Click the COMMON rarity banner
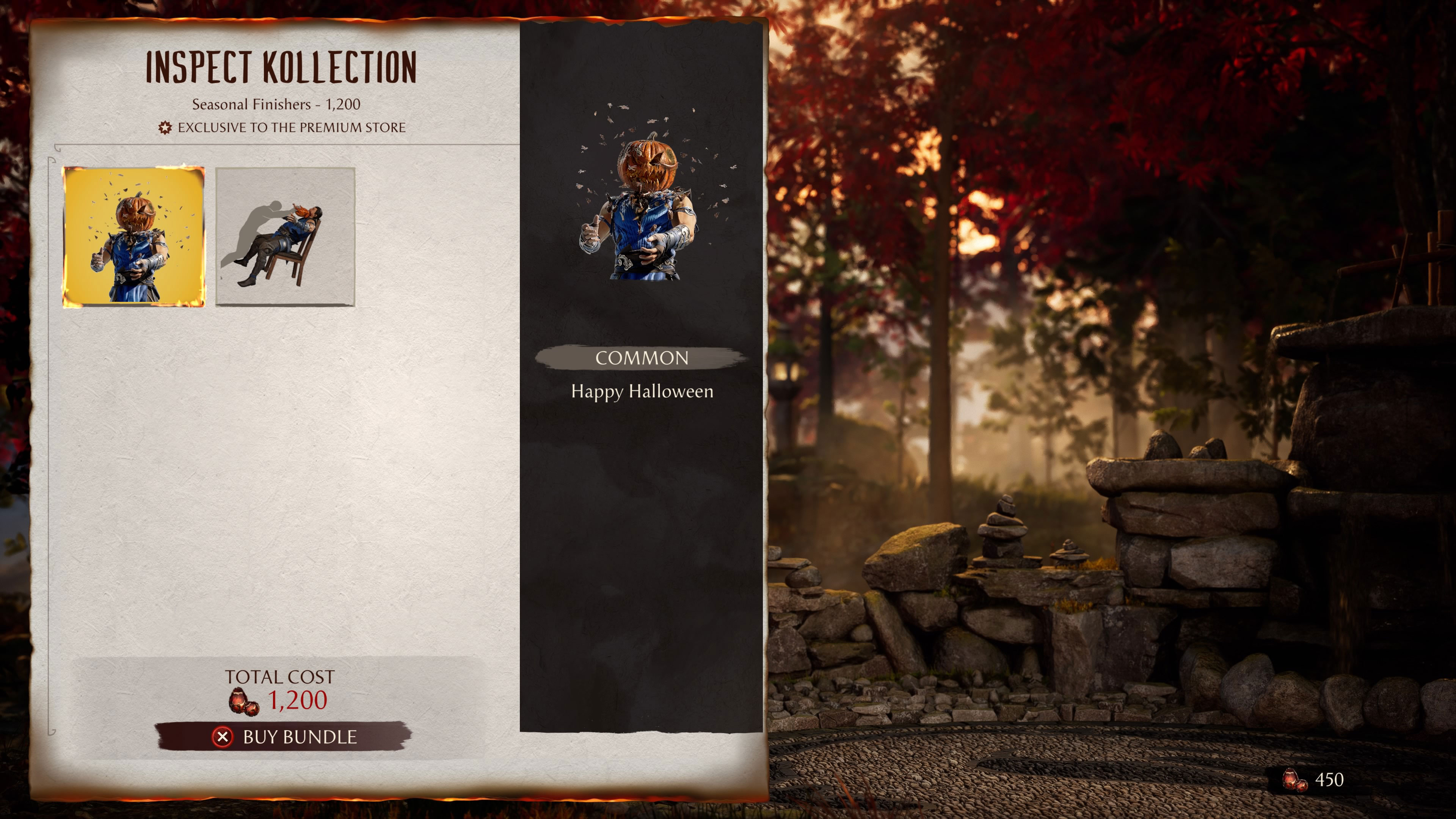This screenshot has width=1456, height=819. [642, 358]
